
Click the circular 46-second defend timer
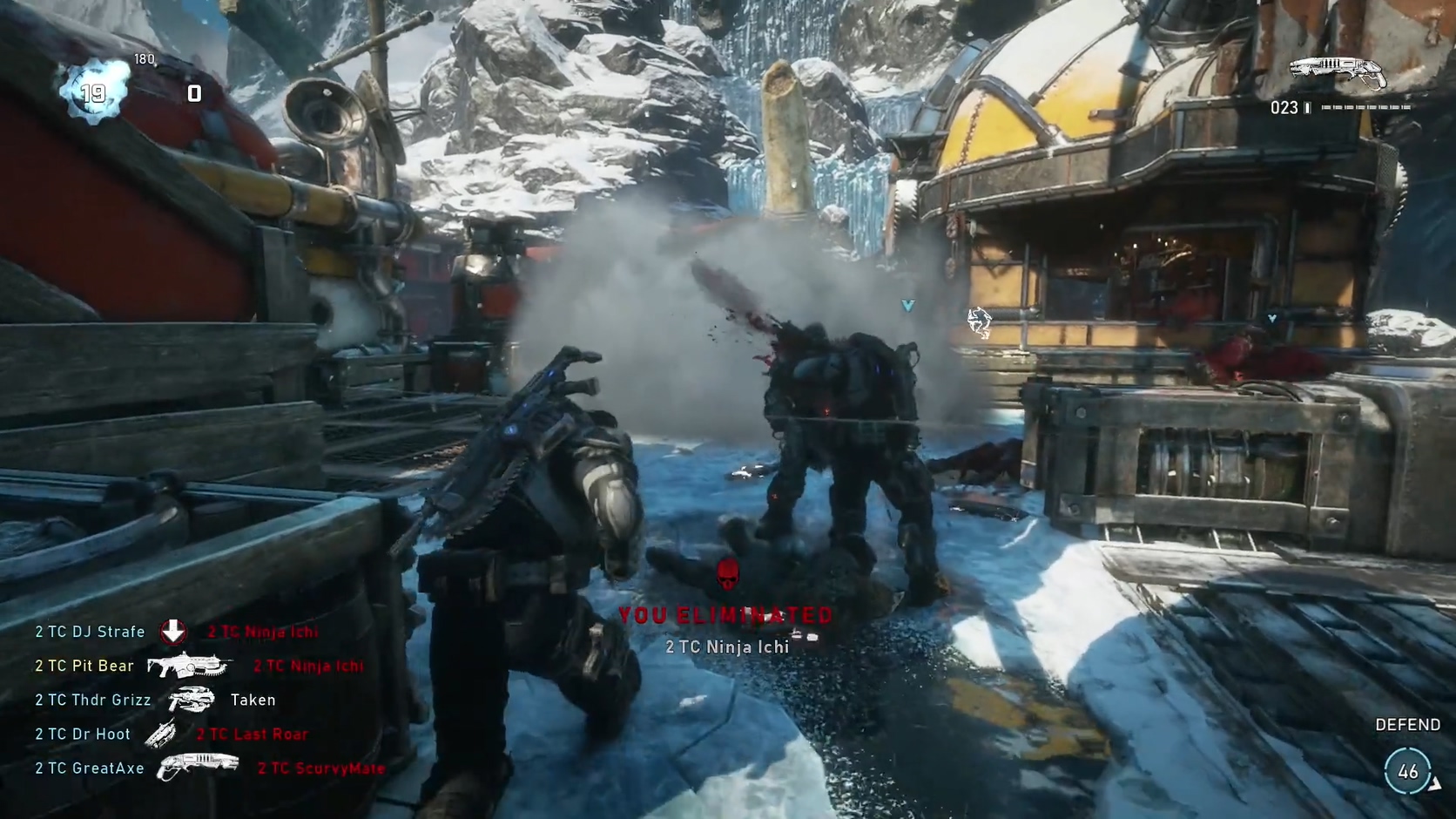[x=1409, y=770]
